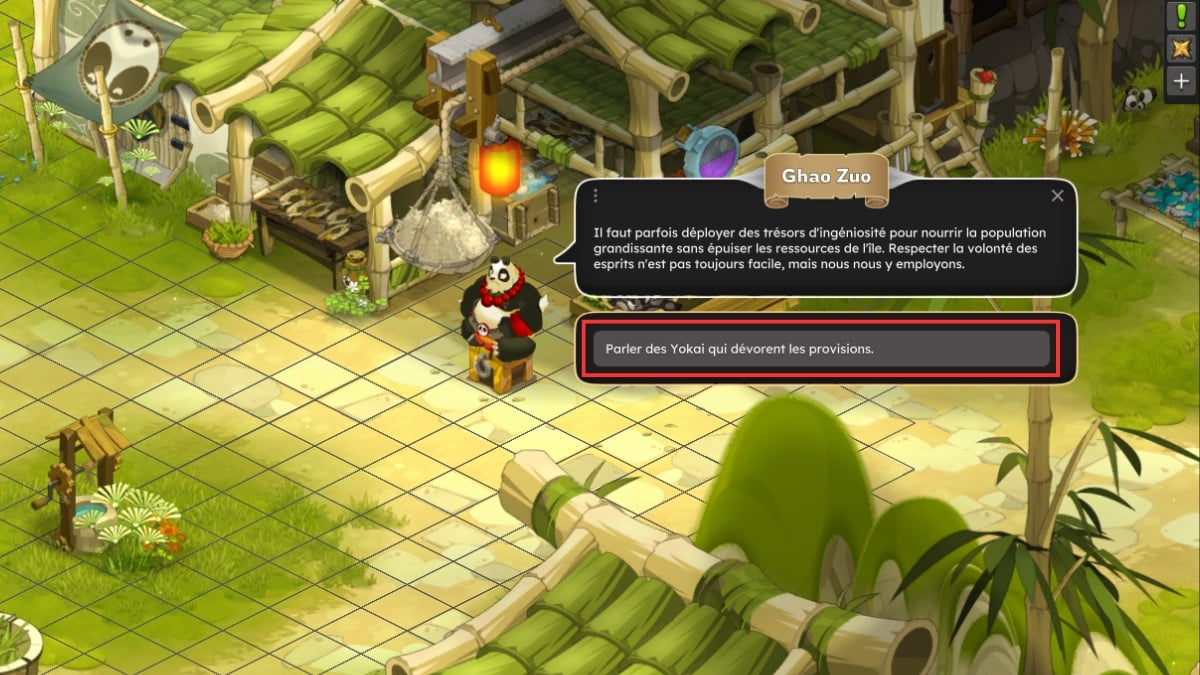Open the green exclamation mark quest icon
Screen dimensions: 1200x675
pyautogui.click(x=1183, y=16)
